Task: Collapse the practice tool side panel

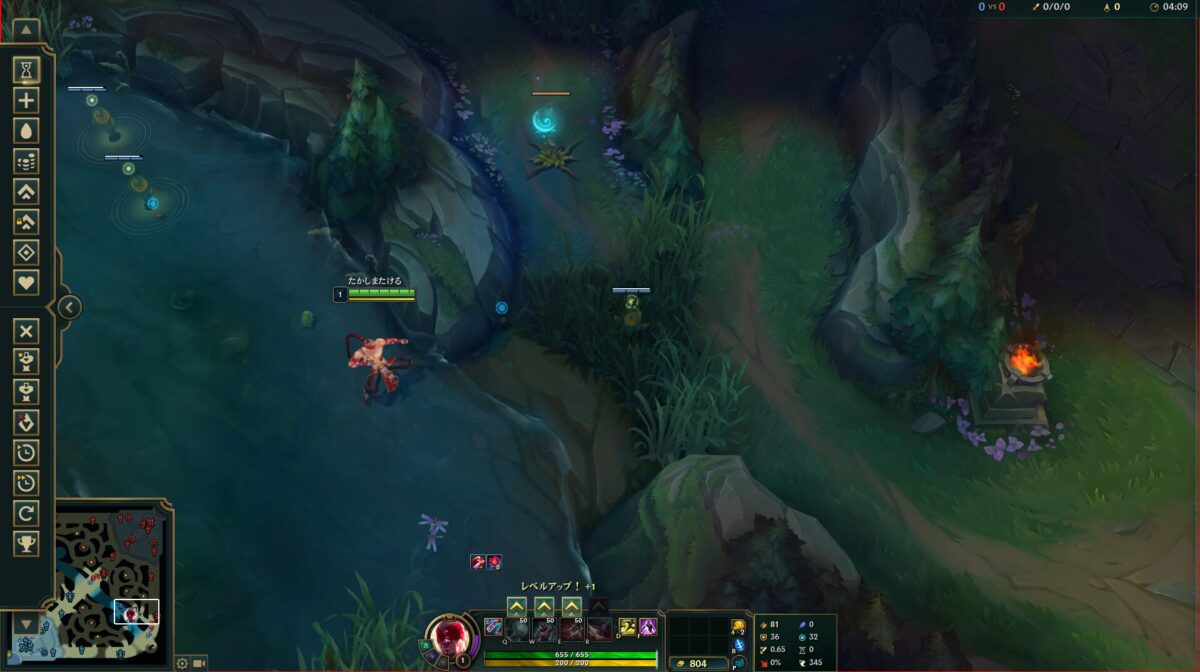Action: click(x=68, y=307)
